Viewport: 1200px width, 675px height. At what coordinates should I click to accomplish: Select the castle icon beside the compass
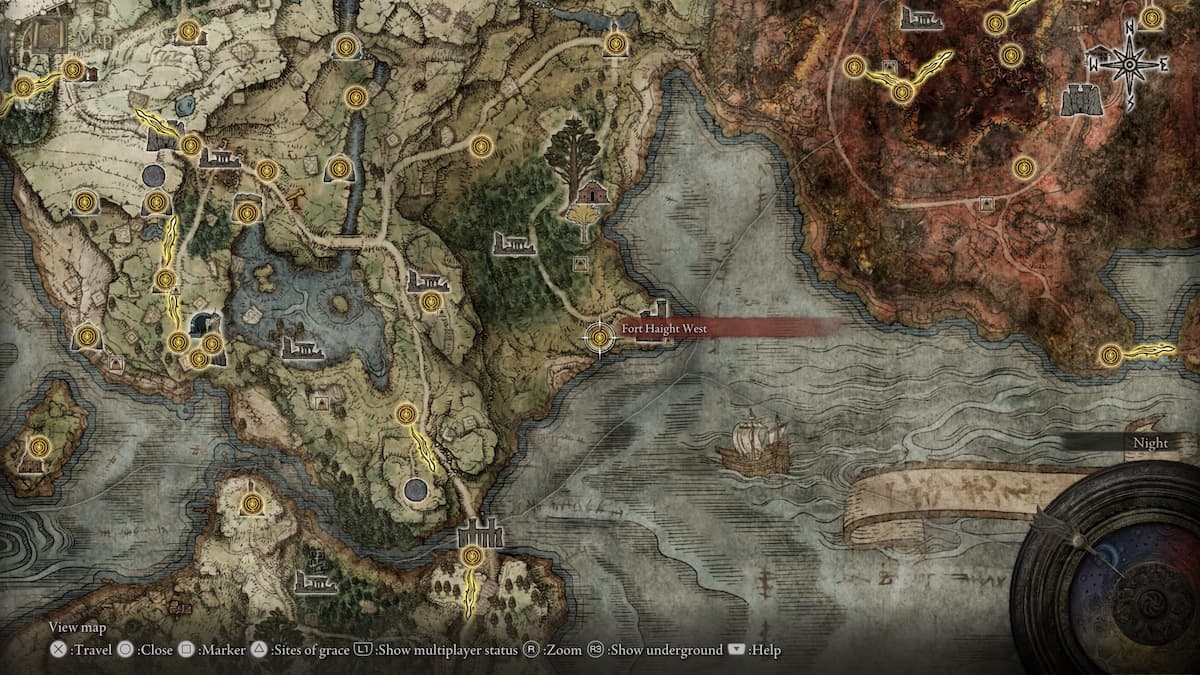pyautogui.click(x=1082, y=99)
